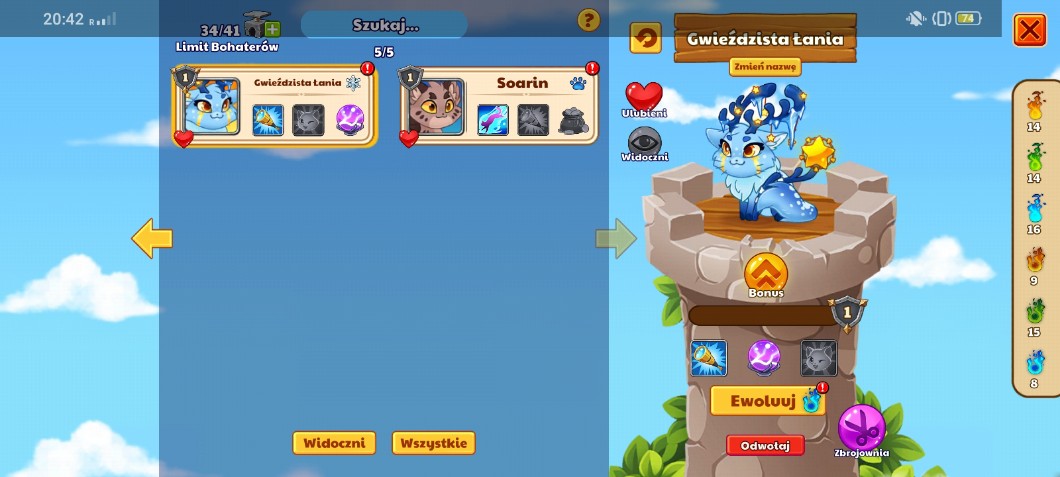Rename hero with Zmień nazwę

(x=765, y=67)
